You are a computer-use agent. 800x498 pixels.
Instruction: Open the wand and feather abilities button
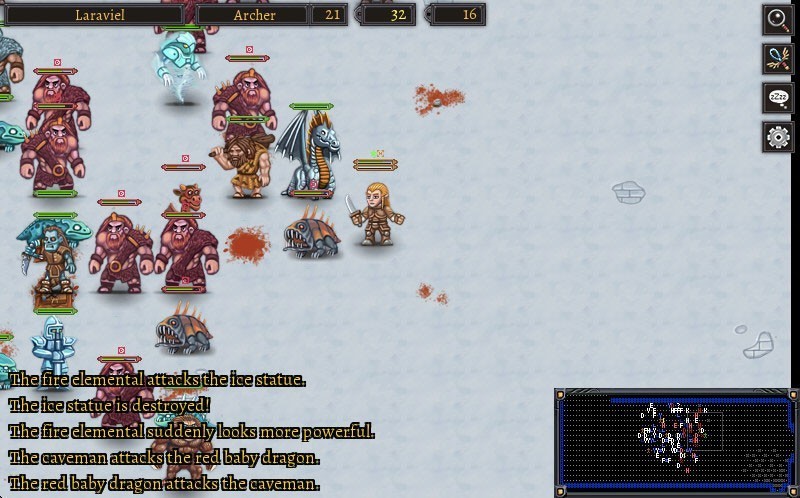[777, 57]
